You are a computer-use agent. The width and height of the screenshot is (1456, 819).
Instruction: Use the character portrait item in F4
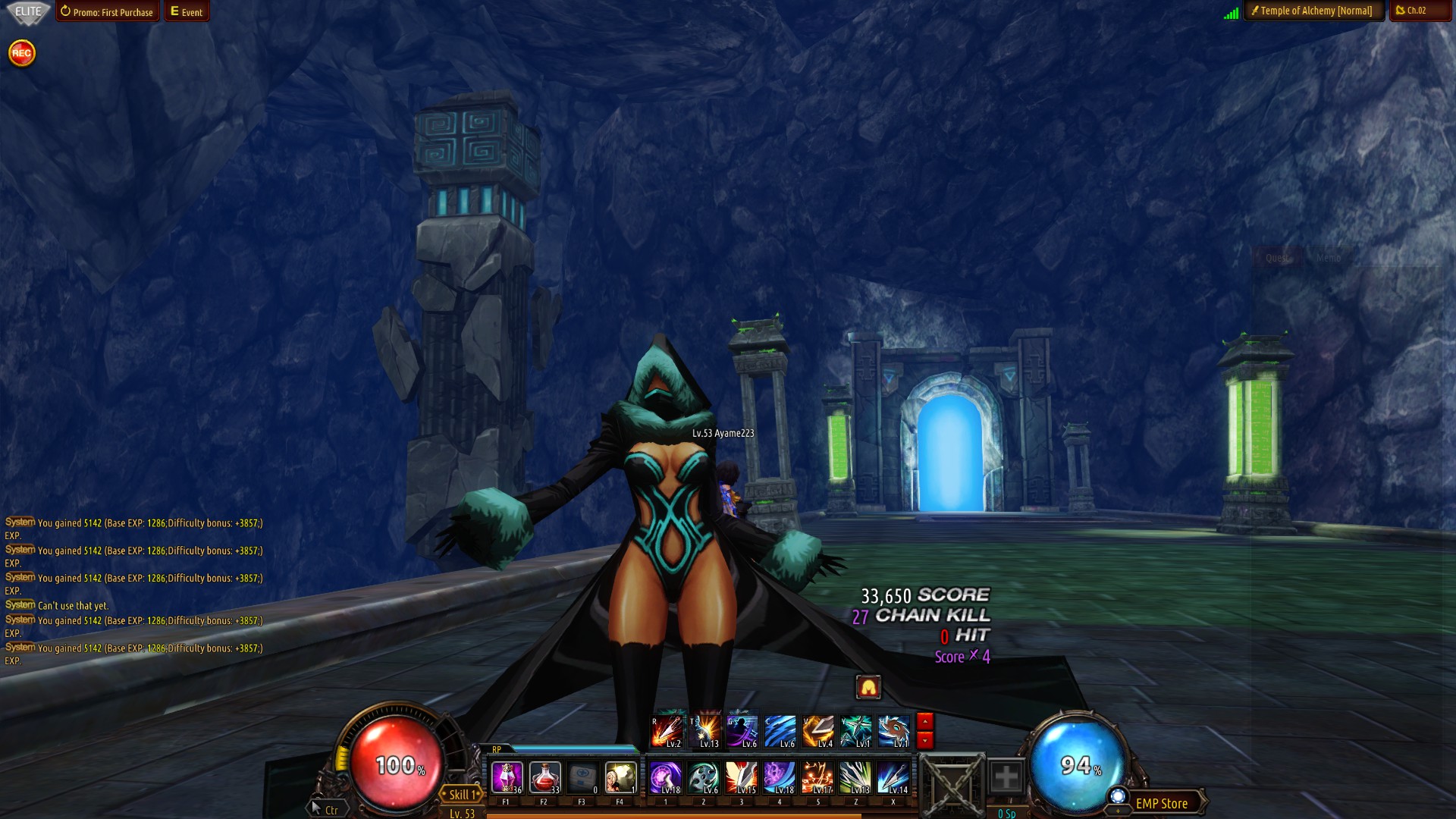tap(620, 778)
